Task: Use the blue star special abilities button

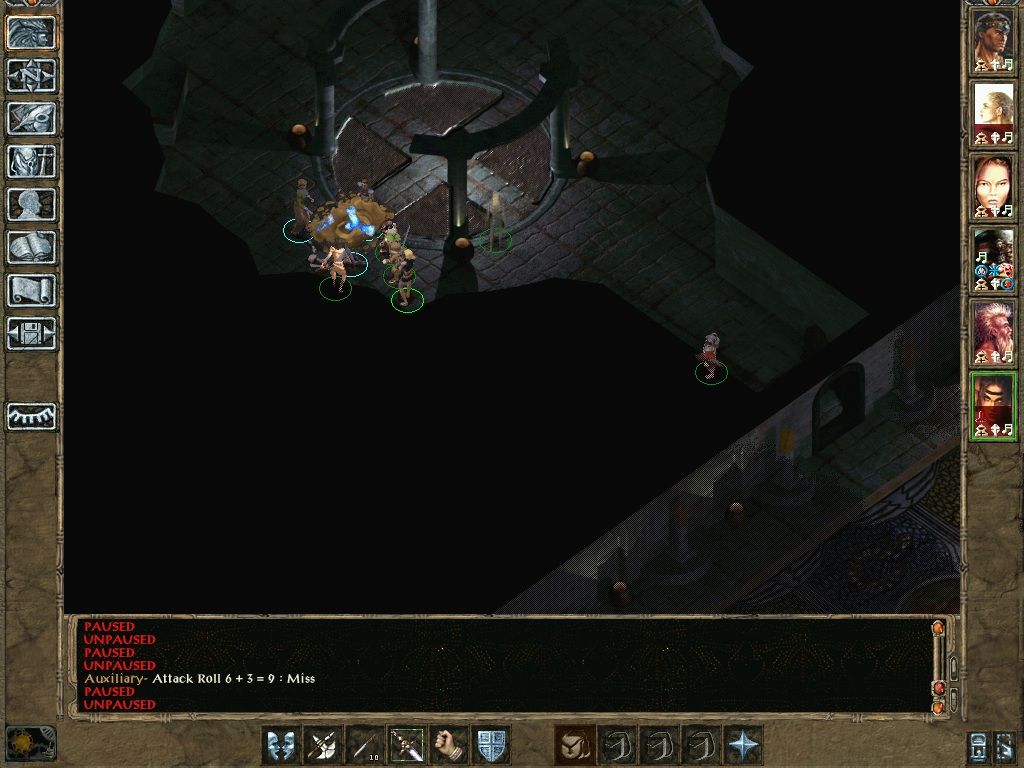Action: point(743,745)
